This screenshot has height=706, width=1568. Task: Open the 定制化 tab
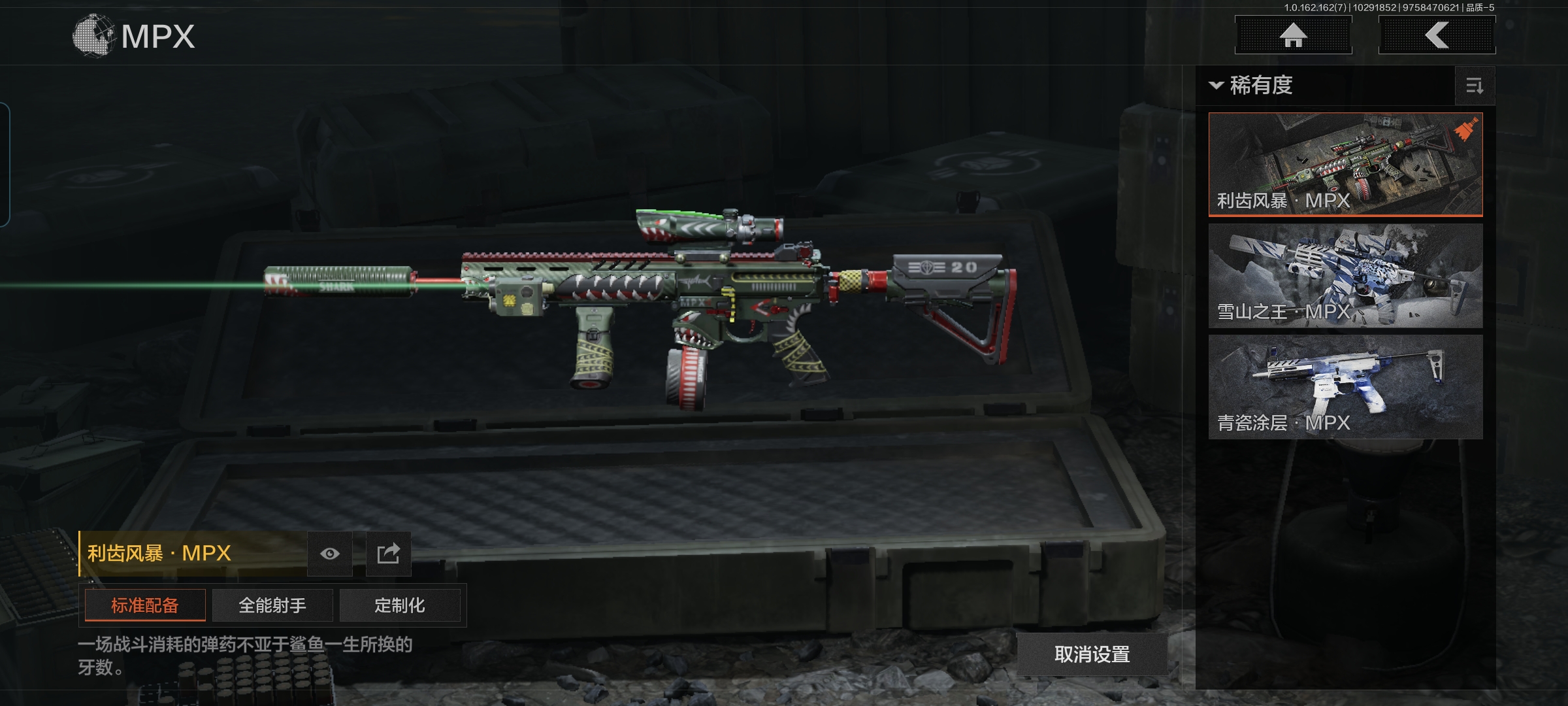[400, 605]
